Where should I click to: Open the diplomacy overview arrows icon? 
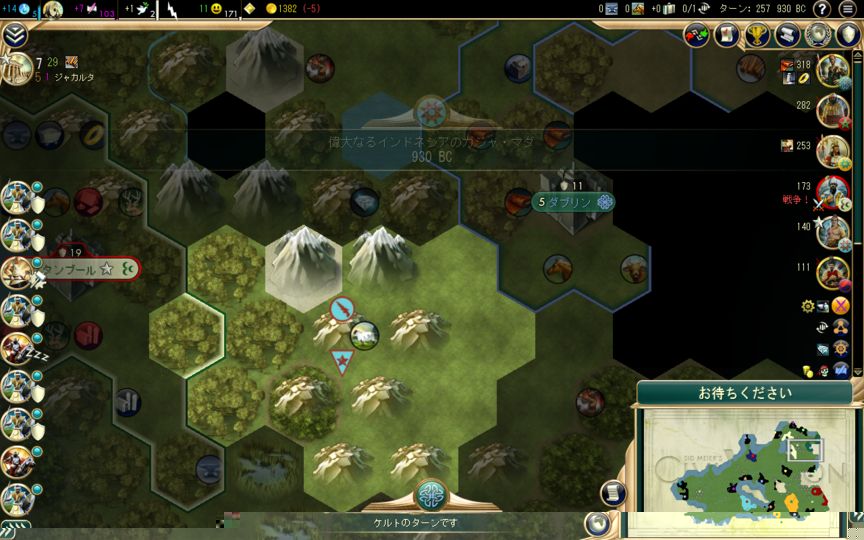pos(697,35)
